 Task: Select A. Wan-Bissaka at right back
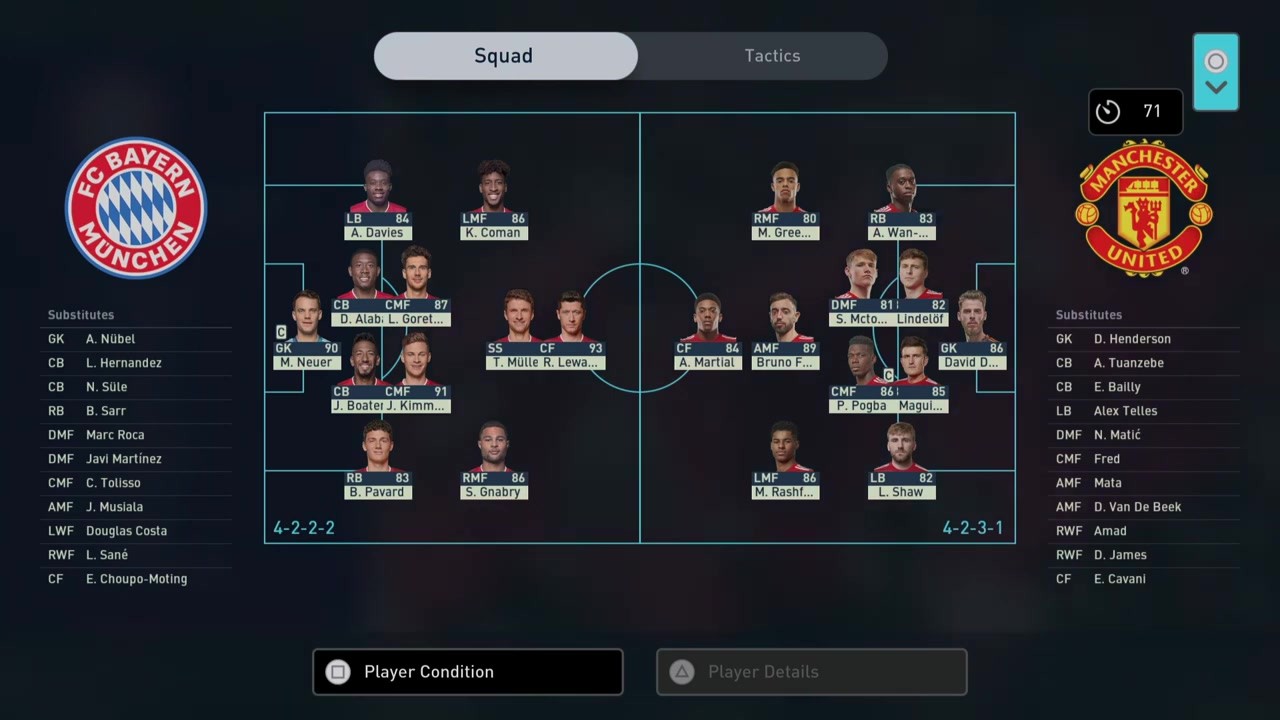tap(901, 200)
